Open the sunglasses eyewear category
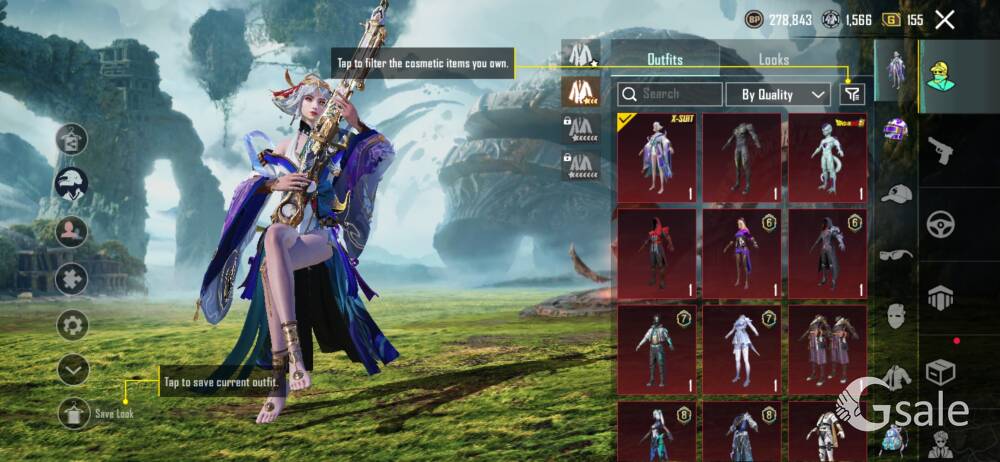 coord(896,254)
